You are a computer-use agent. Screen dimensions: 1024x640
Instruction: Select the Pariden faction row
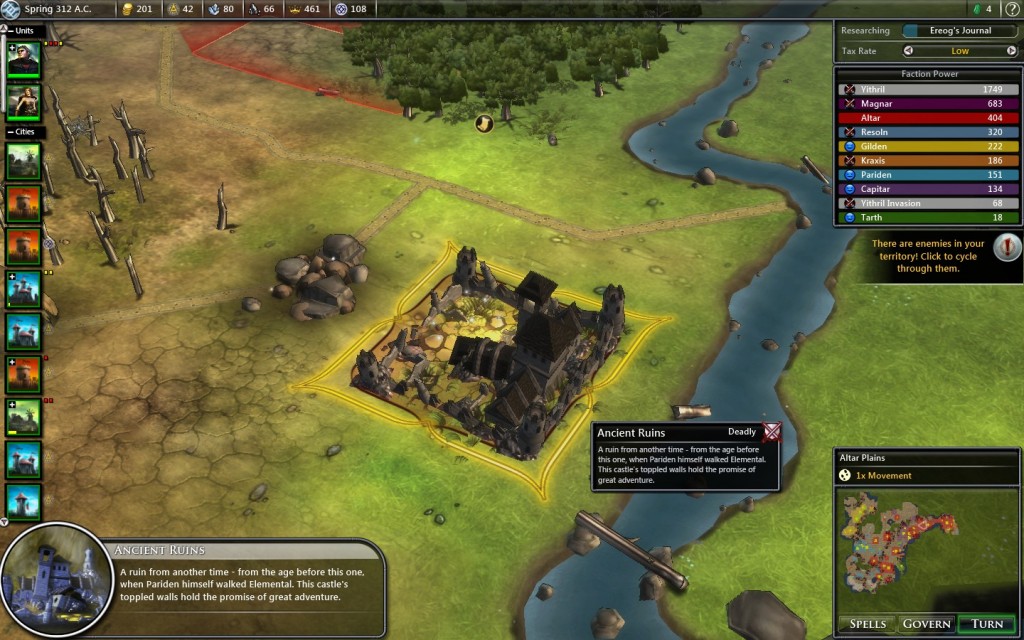pyautogui.click(x=928, y=174)
